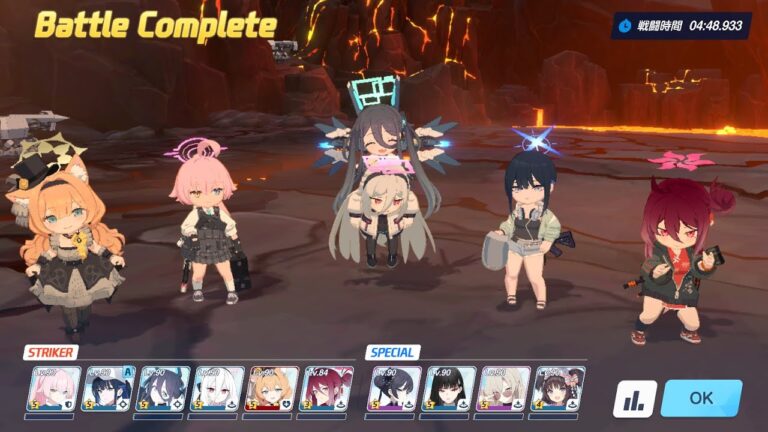Select the pink-haired first striker portrait

52,388
